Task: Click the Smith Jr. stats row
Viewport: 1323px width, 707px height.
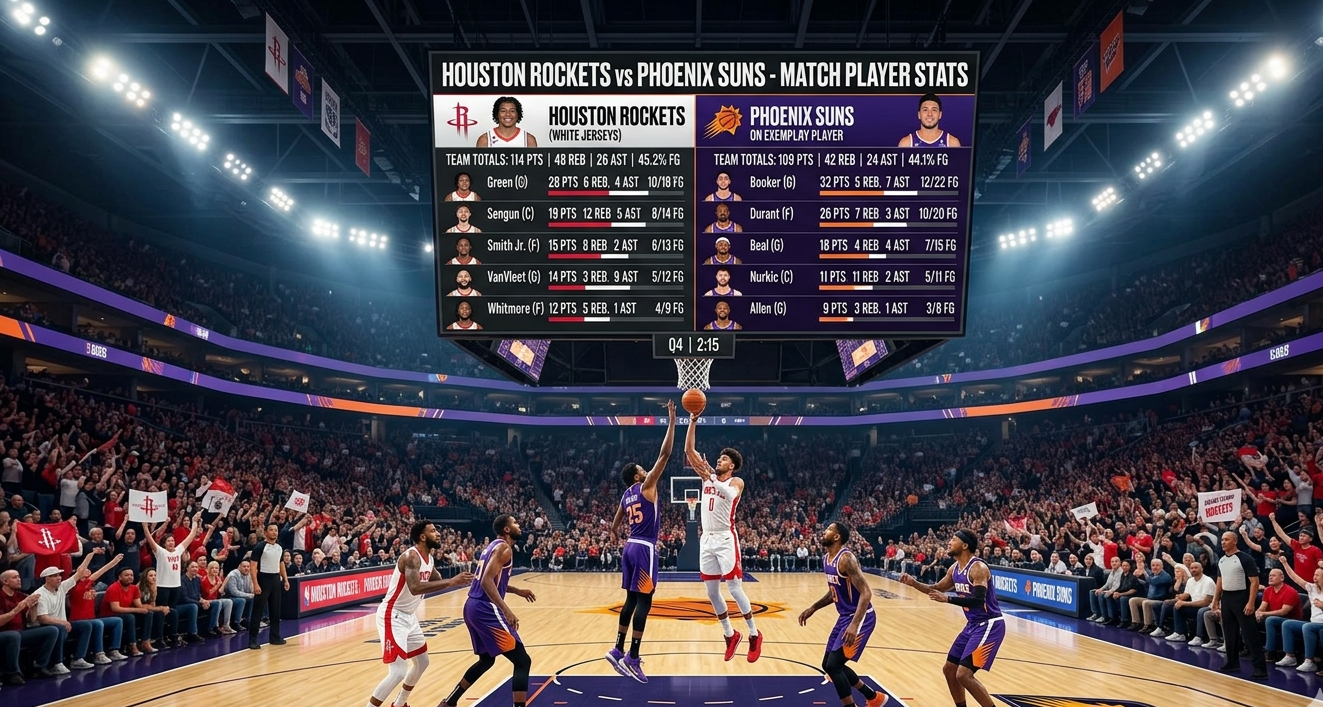Action: 566,246
